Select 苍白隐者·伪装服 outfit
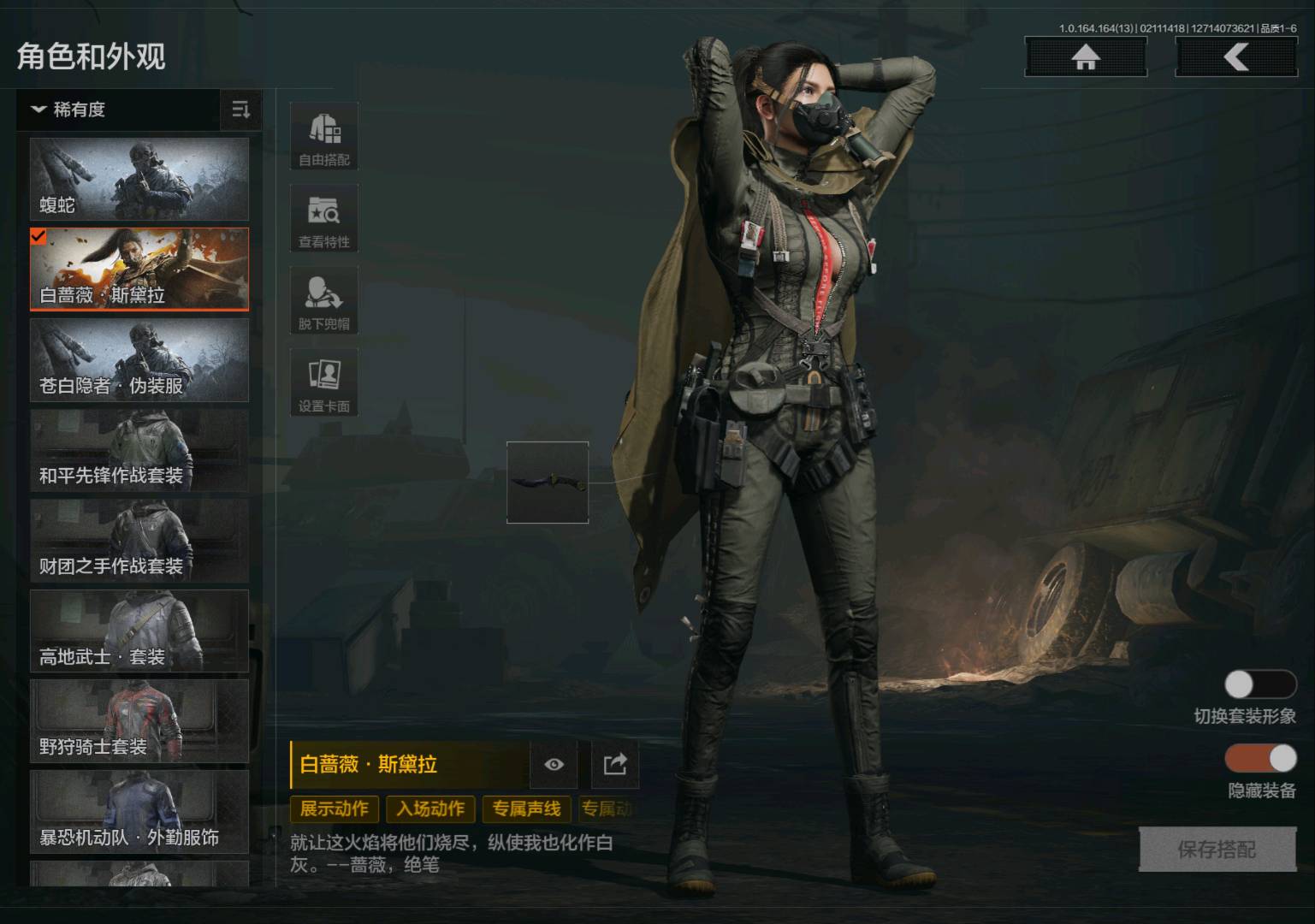The height and width of the screenshot is (924, 1315). pyautogui.click(x=139, y=360)
